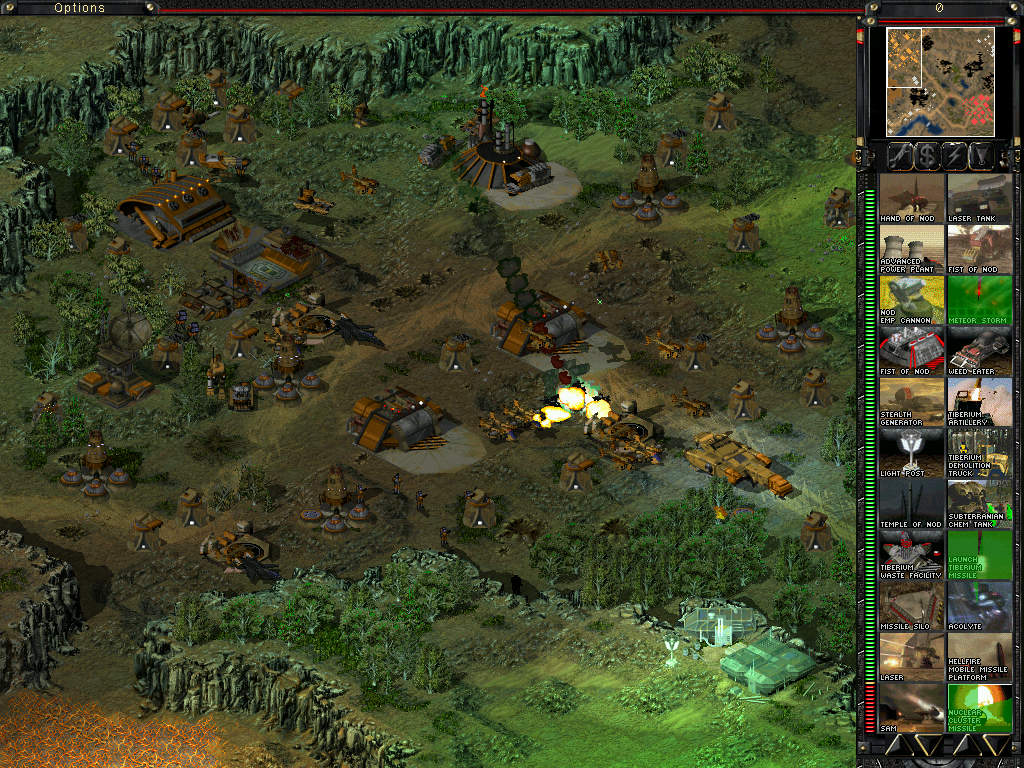This screenshot has width=1024, height=768.
Task: Select the Missile Silo build icon
Action: click(x=911, y=606)
